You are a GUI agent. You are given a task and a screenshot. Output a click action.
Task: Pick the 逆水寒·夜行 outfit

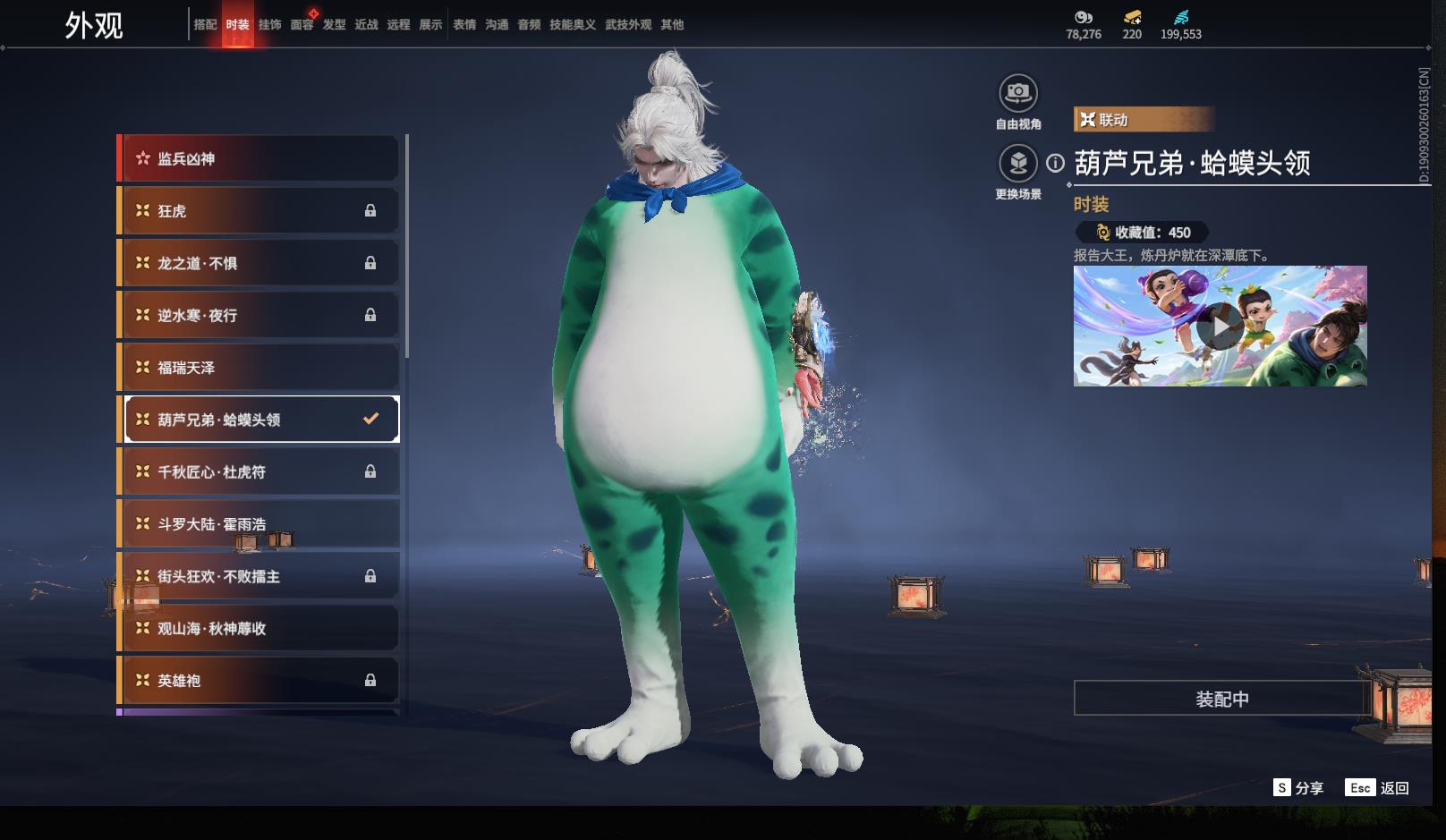coord(259,315)
